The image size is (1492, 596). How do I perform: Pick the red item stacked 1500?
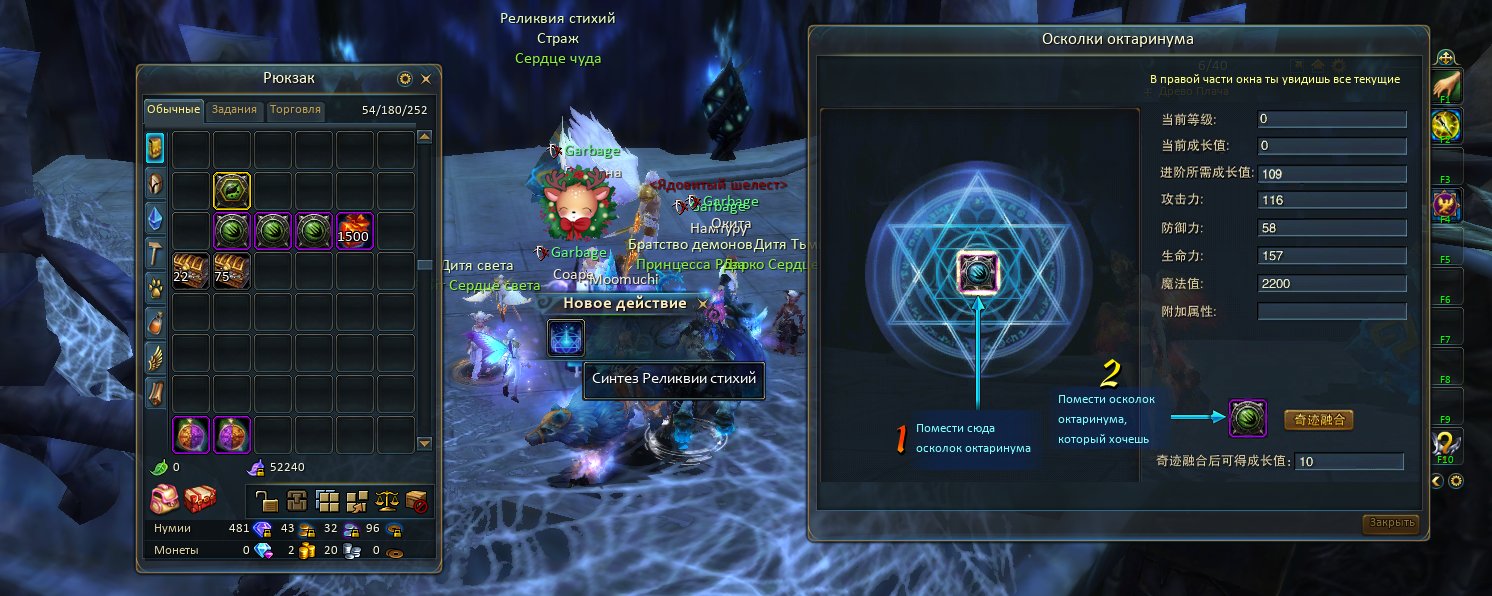click(354, 231)
